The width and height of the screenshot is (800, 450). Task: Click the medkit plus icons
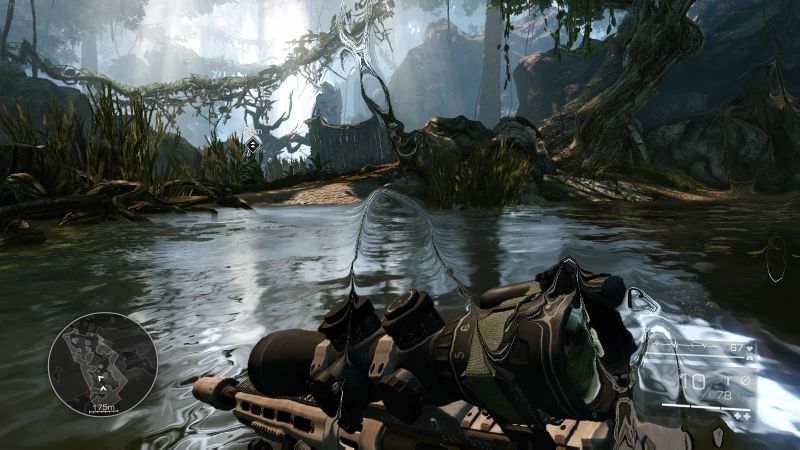(742, 413)
